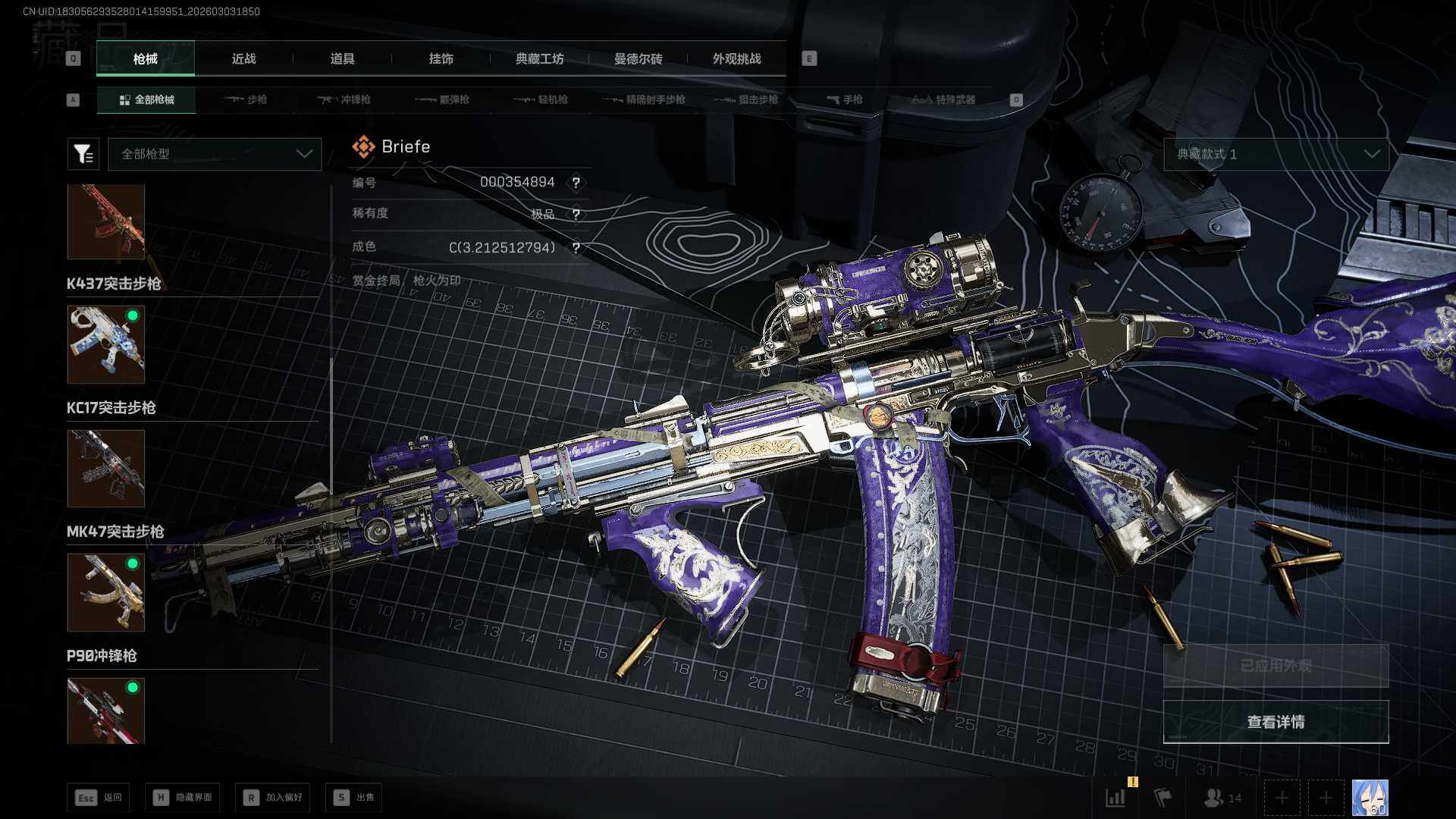Image resolution: width=1456 pixels, height=819 pixels.
Task: Switch to the 近战 melee tab
Action: (x=243, y=59)
